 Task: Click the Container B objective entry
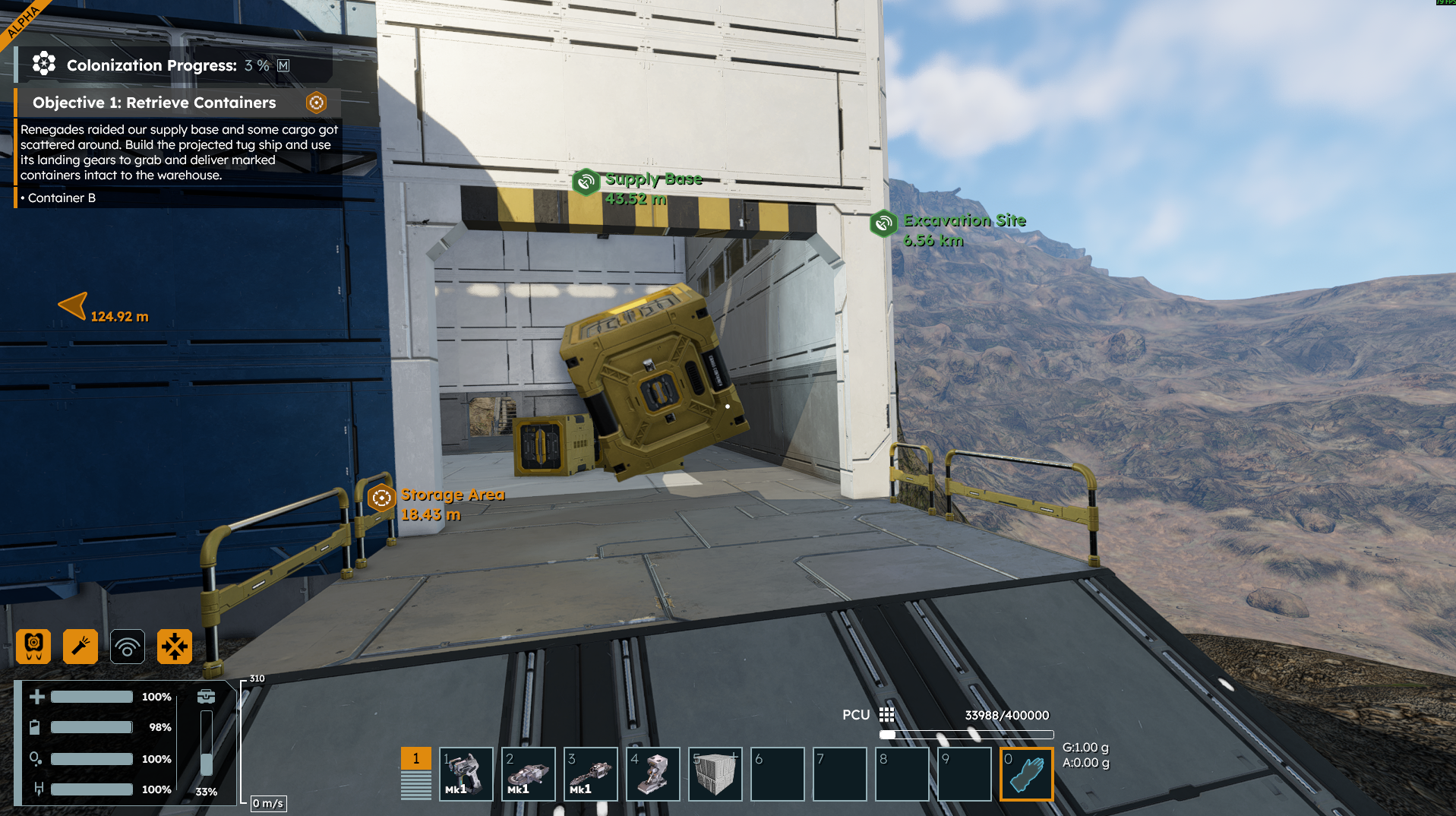tap(61, 198)
